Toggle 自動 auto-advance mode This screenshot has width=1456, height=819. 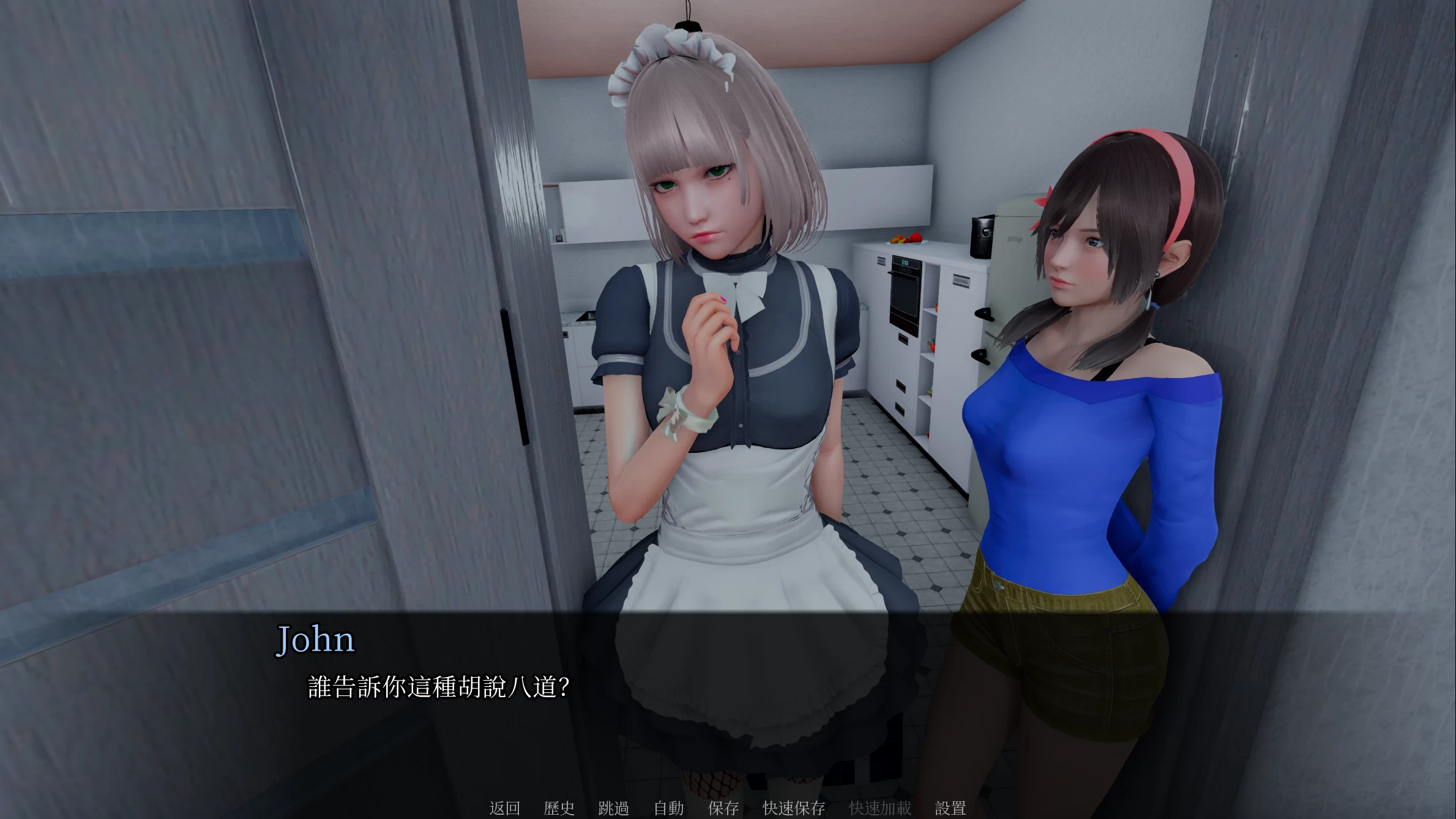point(669,808)
